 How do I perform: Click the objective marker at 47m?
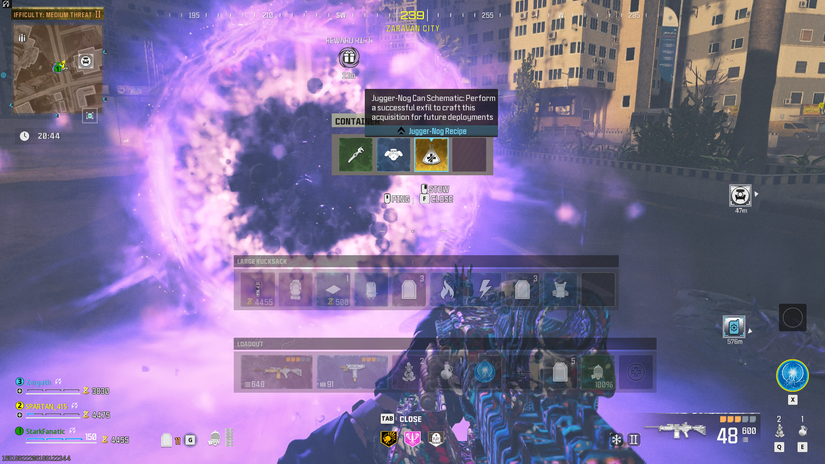pyautogui.click(x=740, y=195)
